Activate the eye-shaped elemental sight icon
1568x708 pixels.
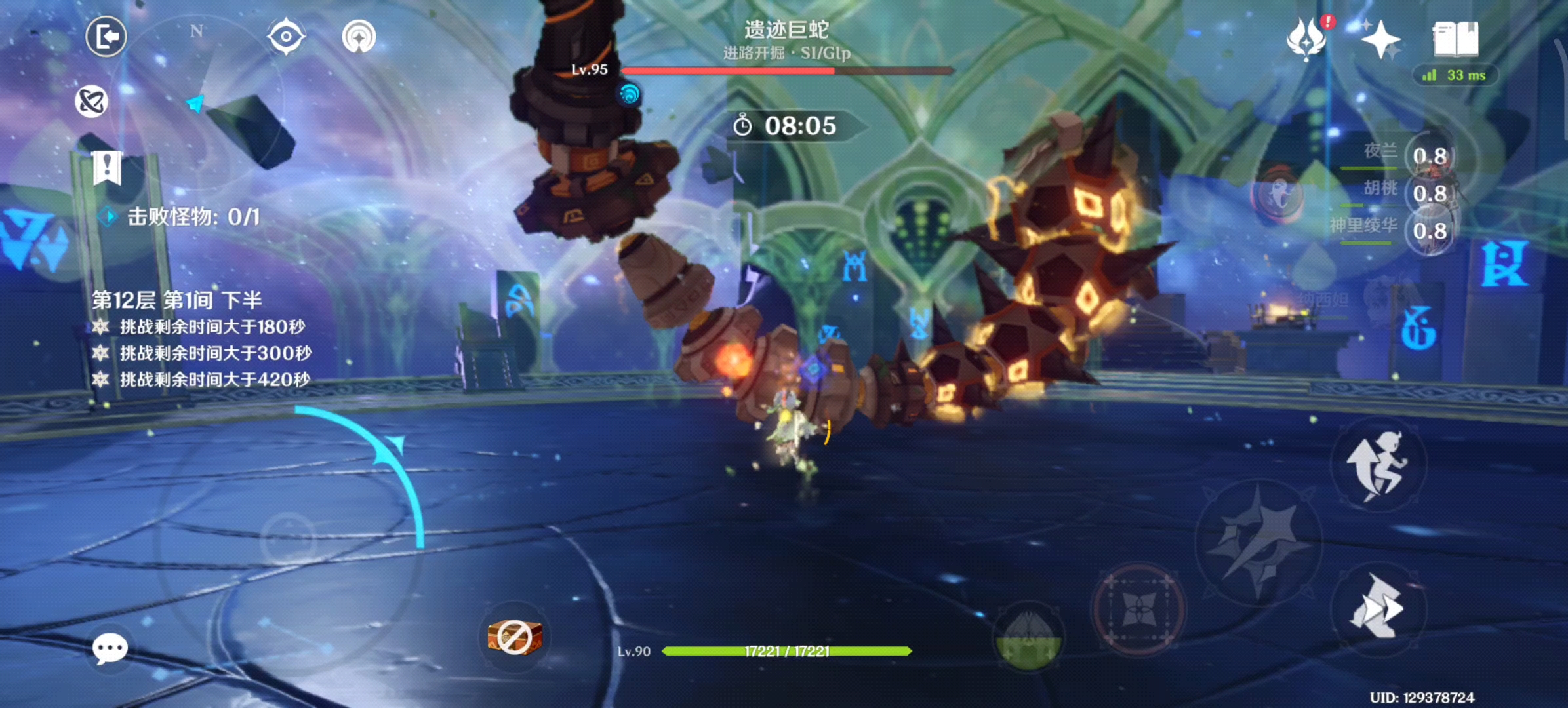click(286, 36)
